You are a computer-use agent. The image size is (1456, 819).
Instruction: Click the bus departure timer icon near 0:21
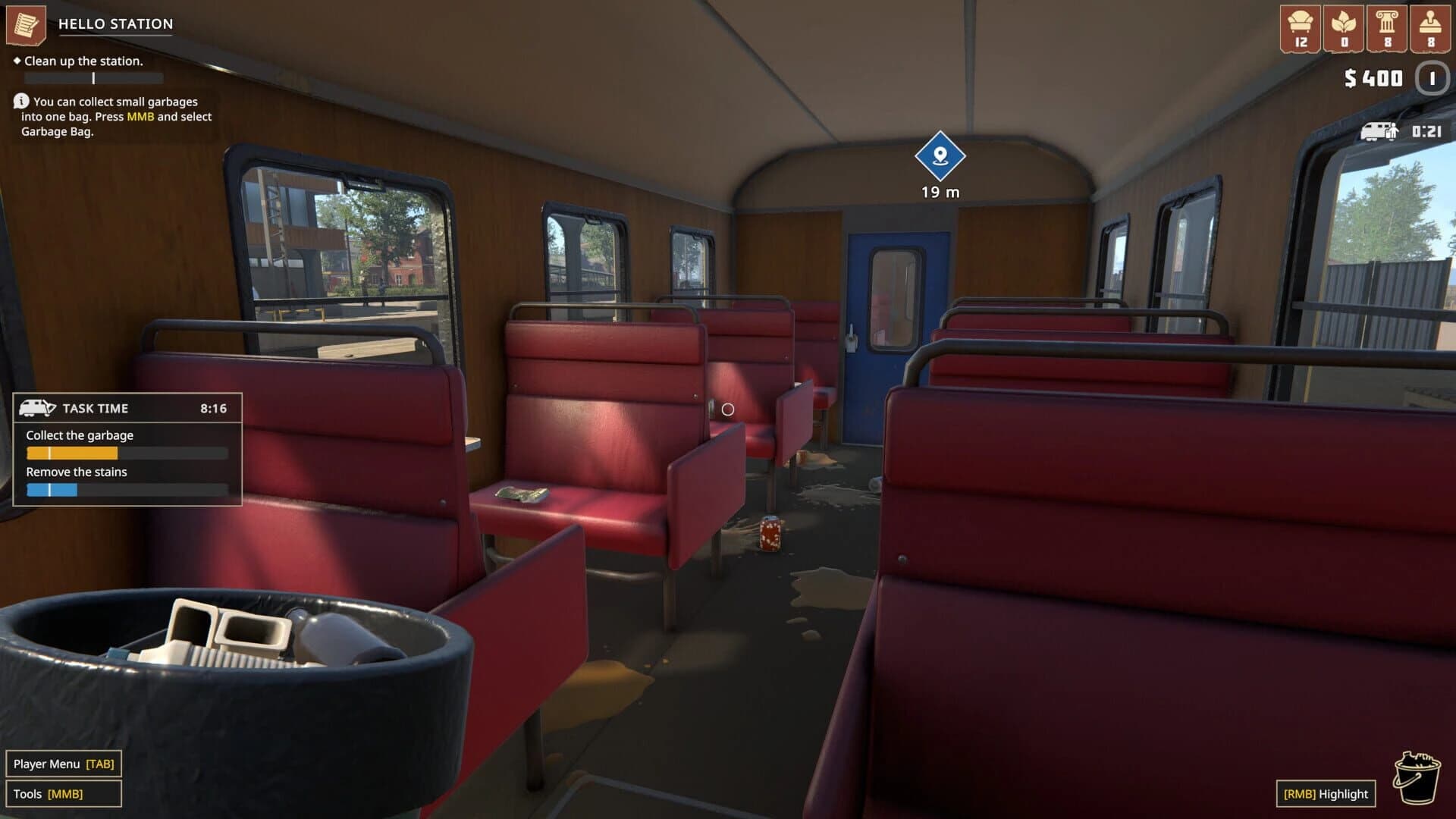(x=1382, y=130)
